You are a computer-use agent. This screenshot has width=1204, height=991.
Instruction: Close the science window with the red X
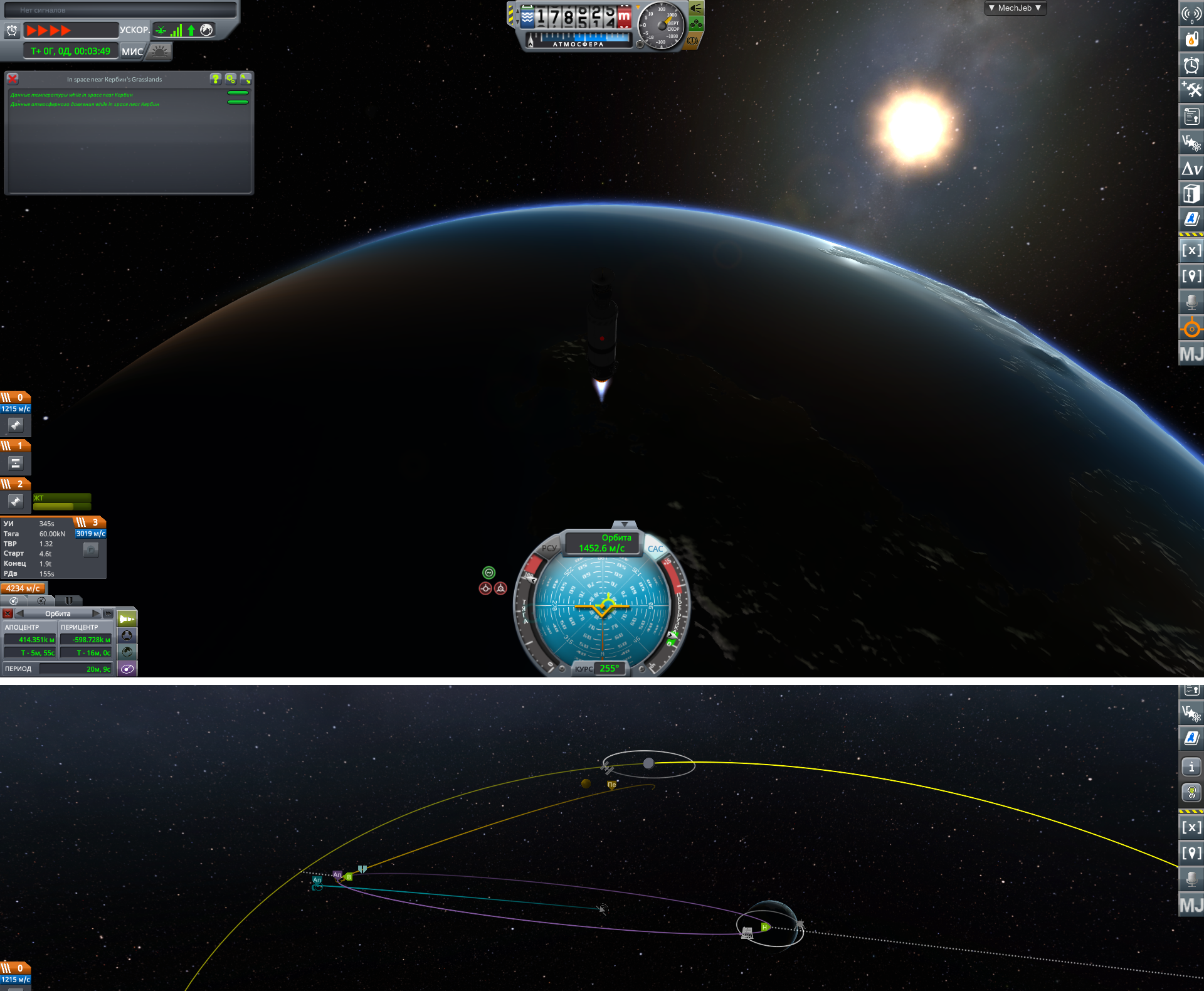click(13, 79)
